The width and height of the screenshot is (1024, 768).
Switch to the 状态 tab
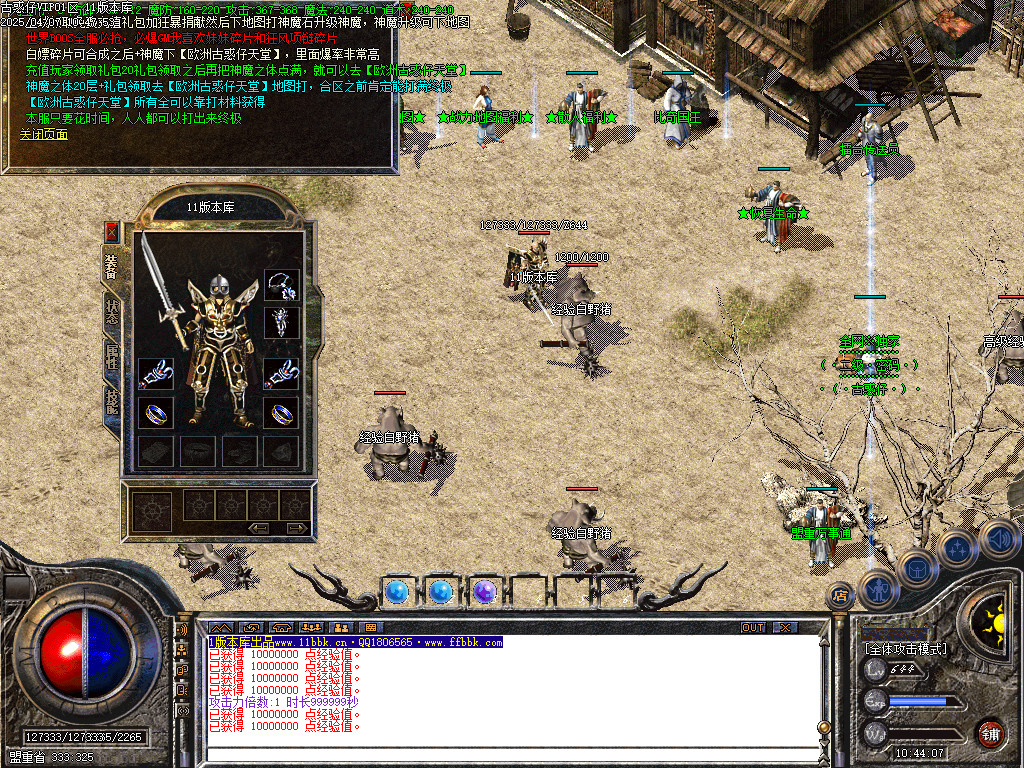[112, 313]
